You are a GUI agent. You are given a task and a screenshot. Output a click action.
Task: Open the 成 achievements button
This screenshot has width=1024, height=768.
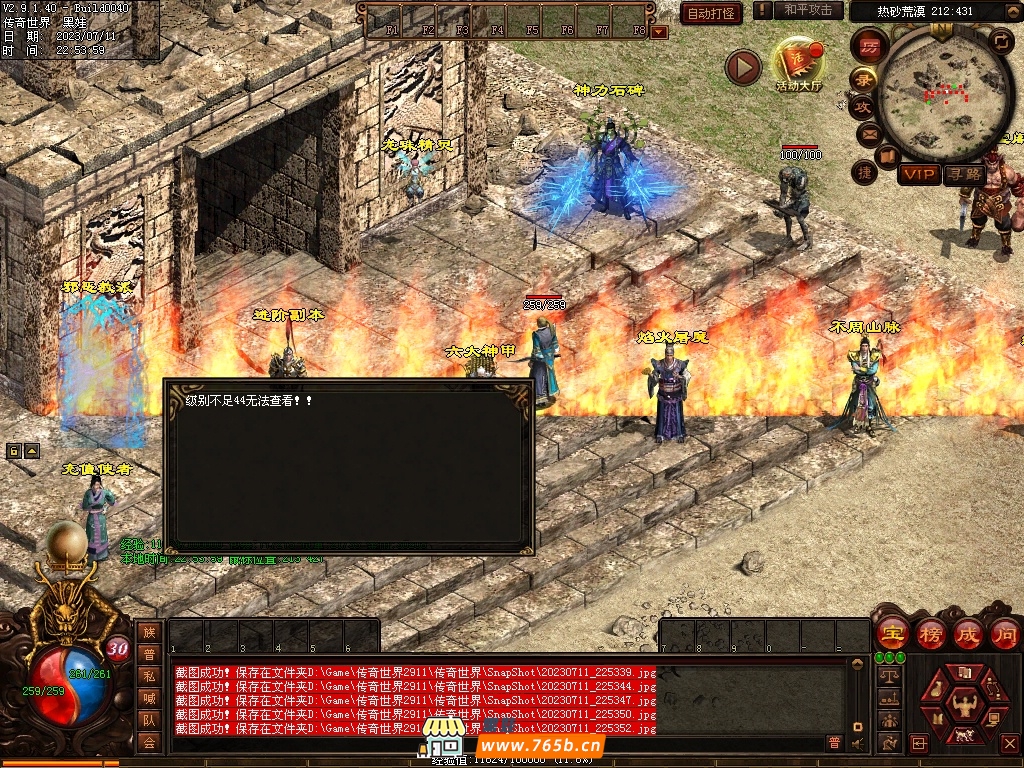pyautogui.click(x=968, y=633)
